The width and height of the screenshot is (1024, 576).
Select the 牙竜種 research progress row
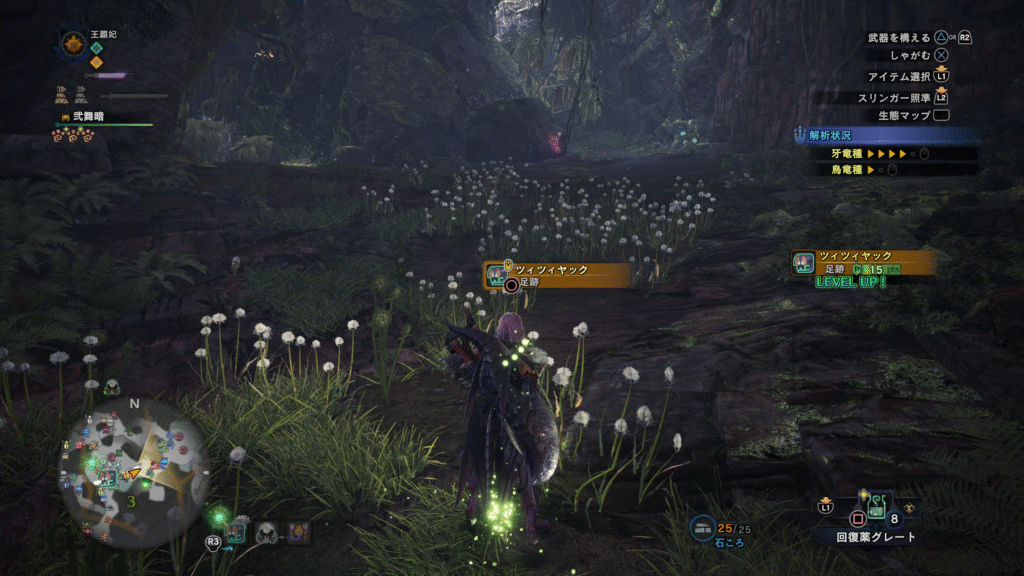pyautogui.click(x=874, y=154)
